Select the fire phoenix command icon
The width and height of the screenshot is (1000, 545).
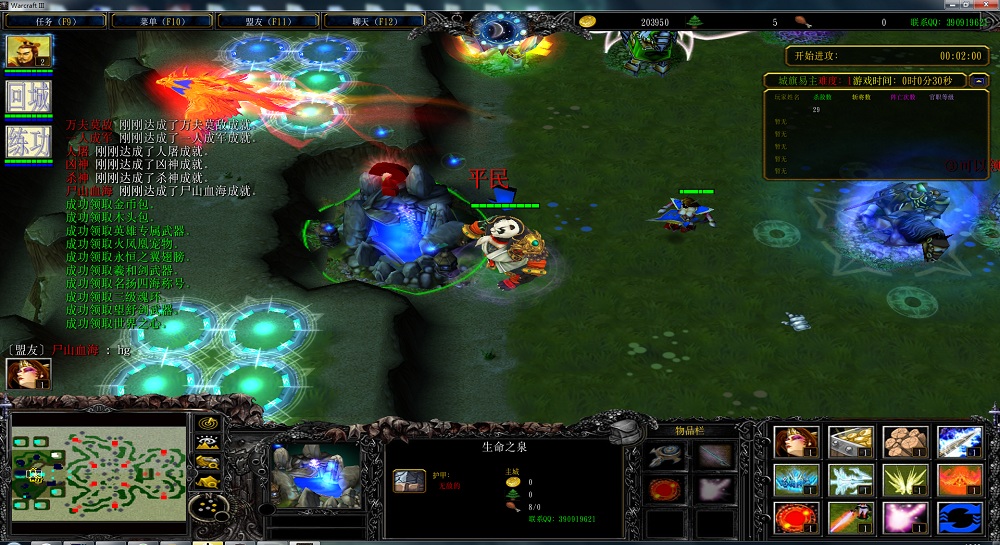point(958,479)
